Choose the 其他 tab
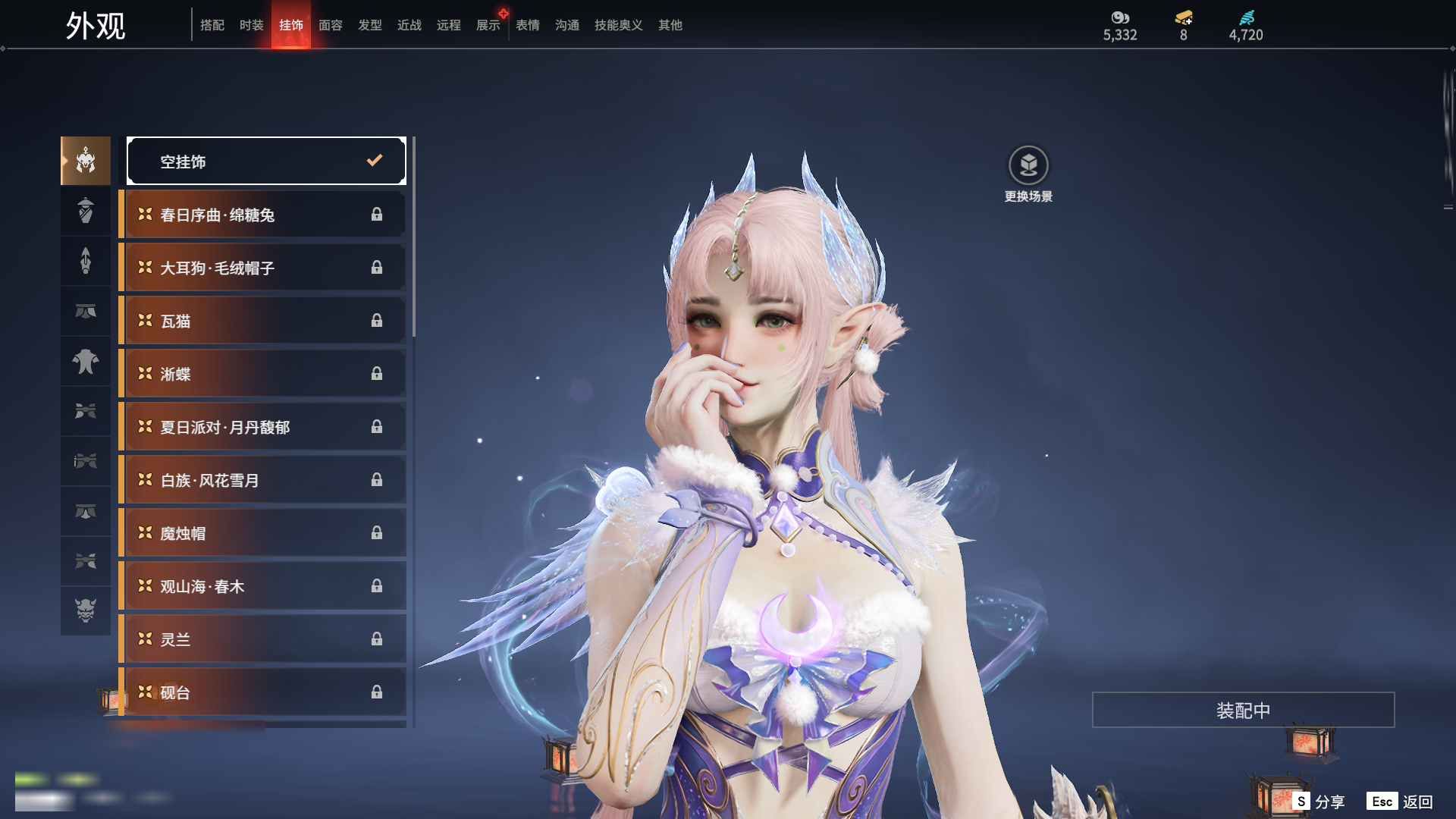 click(x=670, y=25)
